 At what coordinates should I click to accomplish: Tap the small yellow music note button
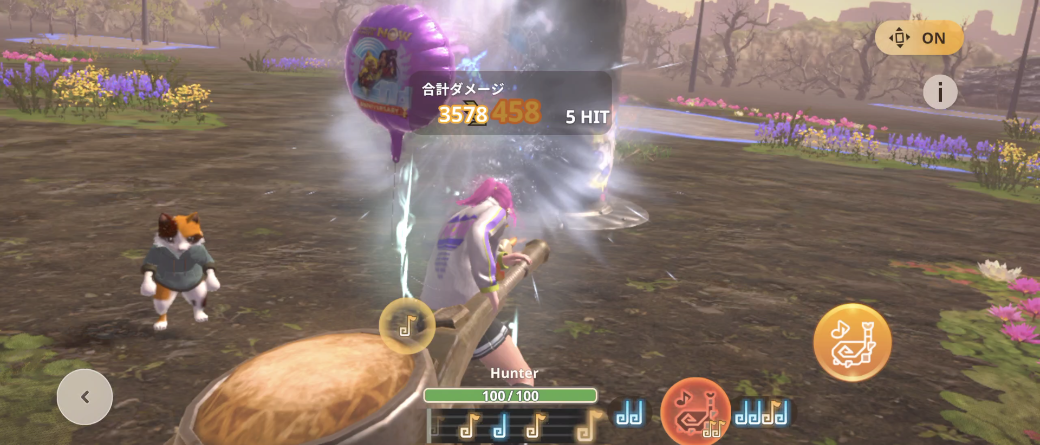[407, 325]
